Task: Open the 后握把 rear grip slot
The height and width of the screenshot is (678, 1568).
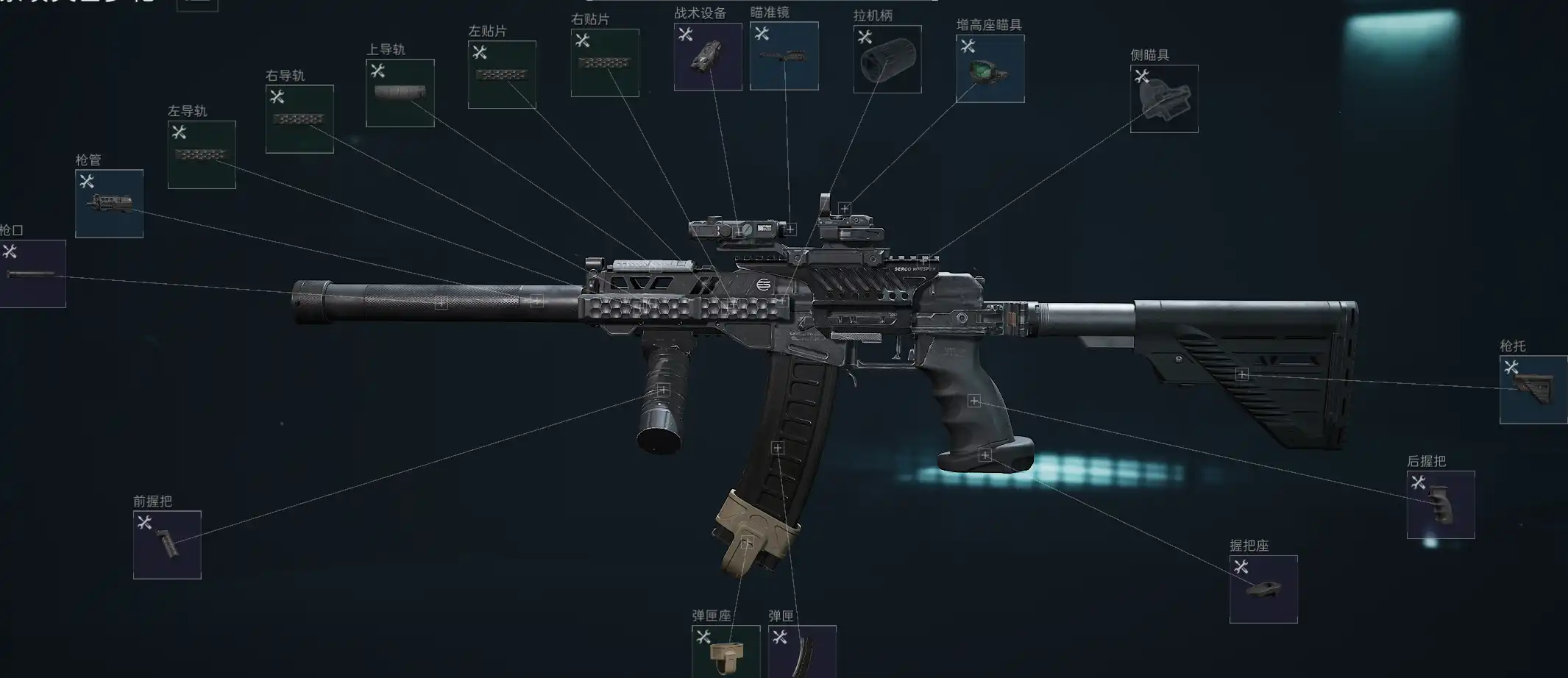Action: point(1441,504)
